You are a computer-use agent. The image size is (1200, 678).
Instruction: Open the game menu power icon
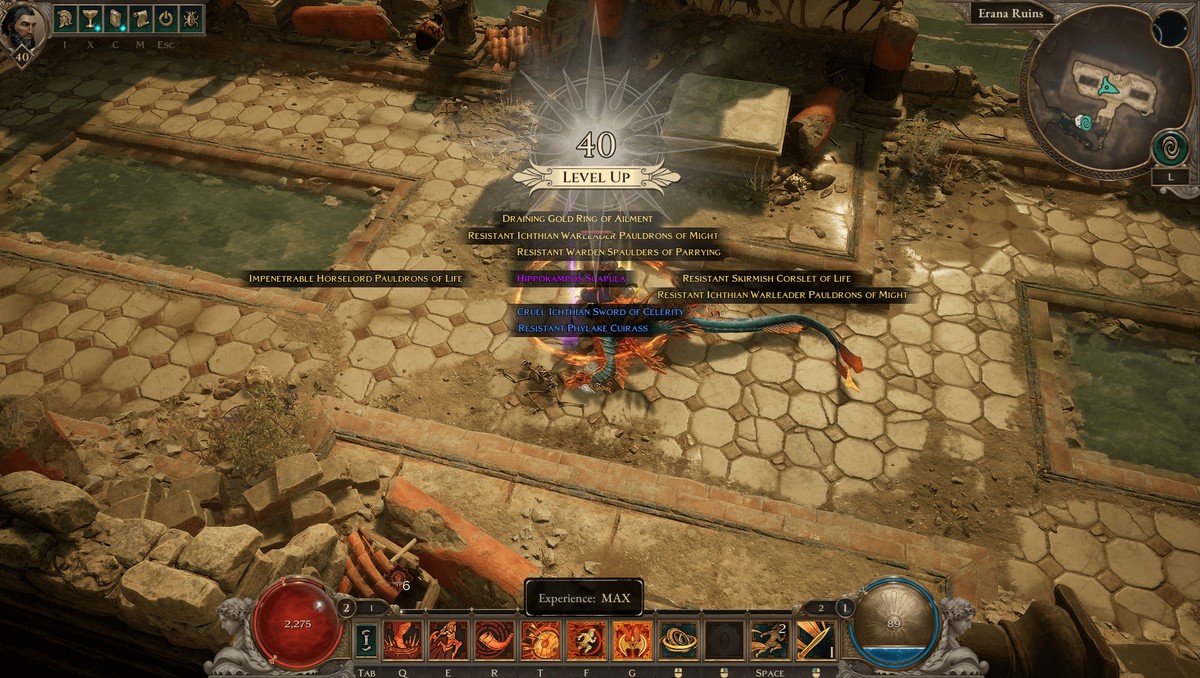[166, 18]
